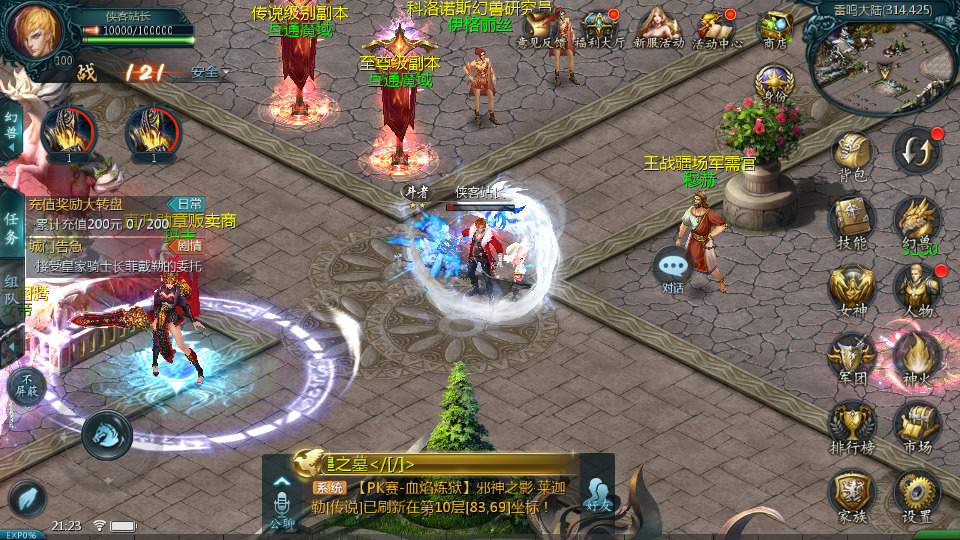The height and width of the screenshot is (540, 960).
Task: Open the 意见反馈 feedback scroll
Action: click(541, 30)
